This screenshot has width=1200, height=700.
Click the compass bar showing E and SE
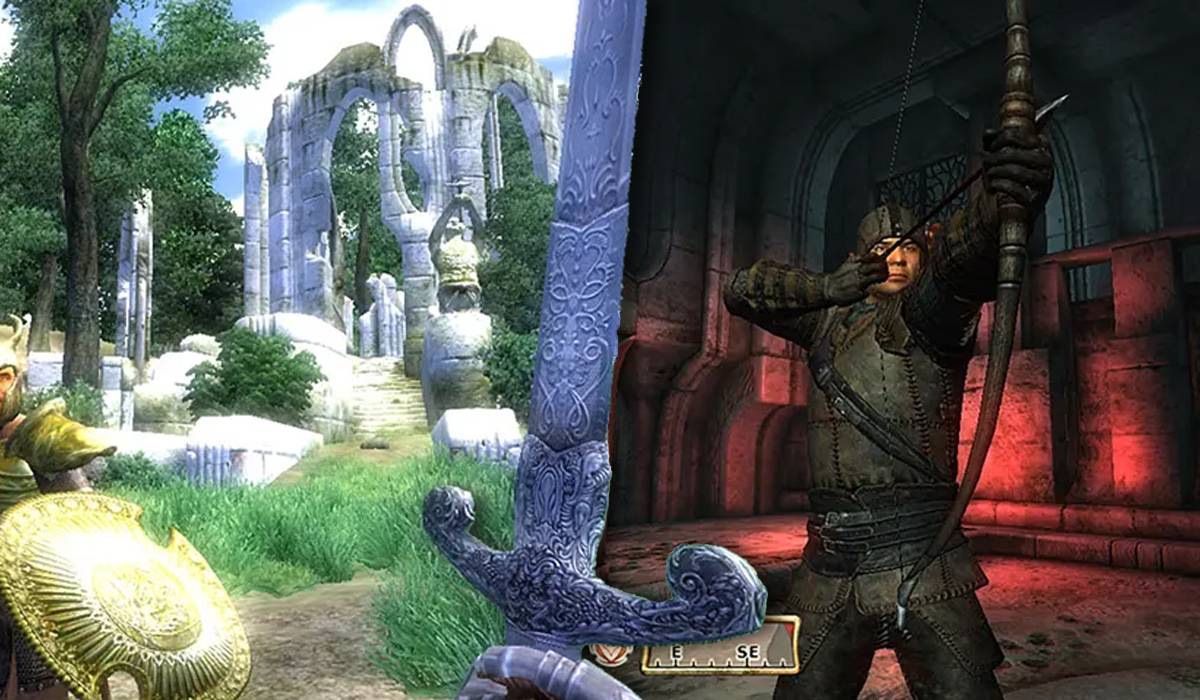(720, 656)
